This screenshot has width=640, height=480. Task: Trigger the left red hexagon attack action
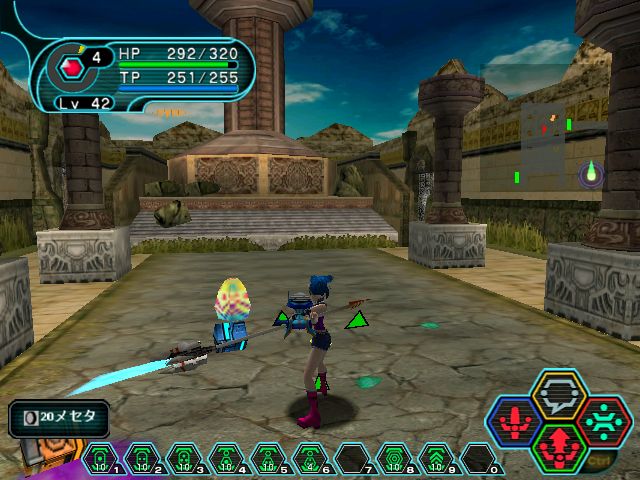(x=516, y=421)
